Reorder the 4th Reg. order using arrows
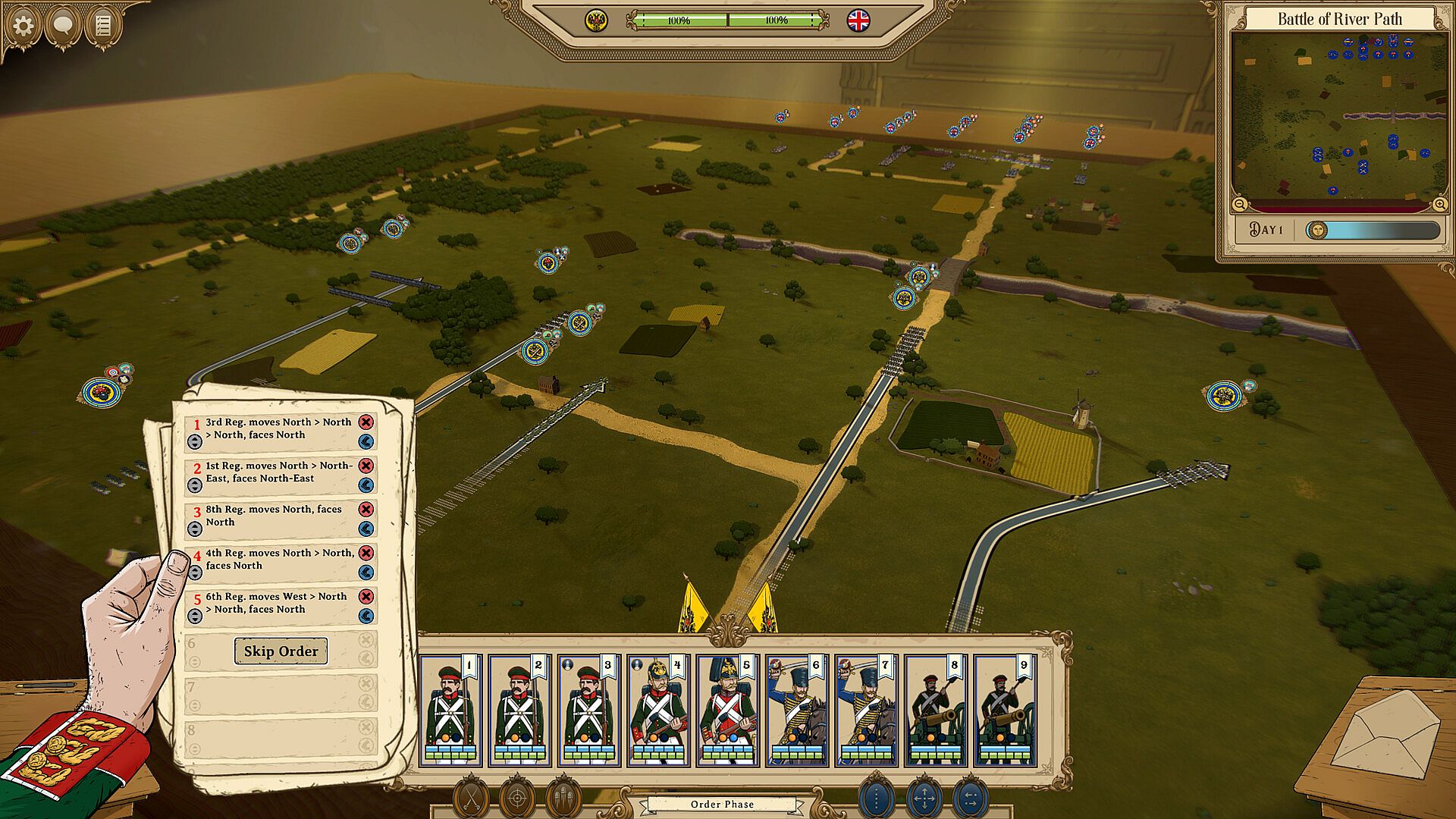Image resolution: width=1456 pixels, height=819 pixels. (x=195, y=573)
